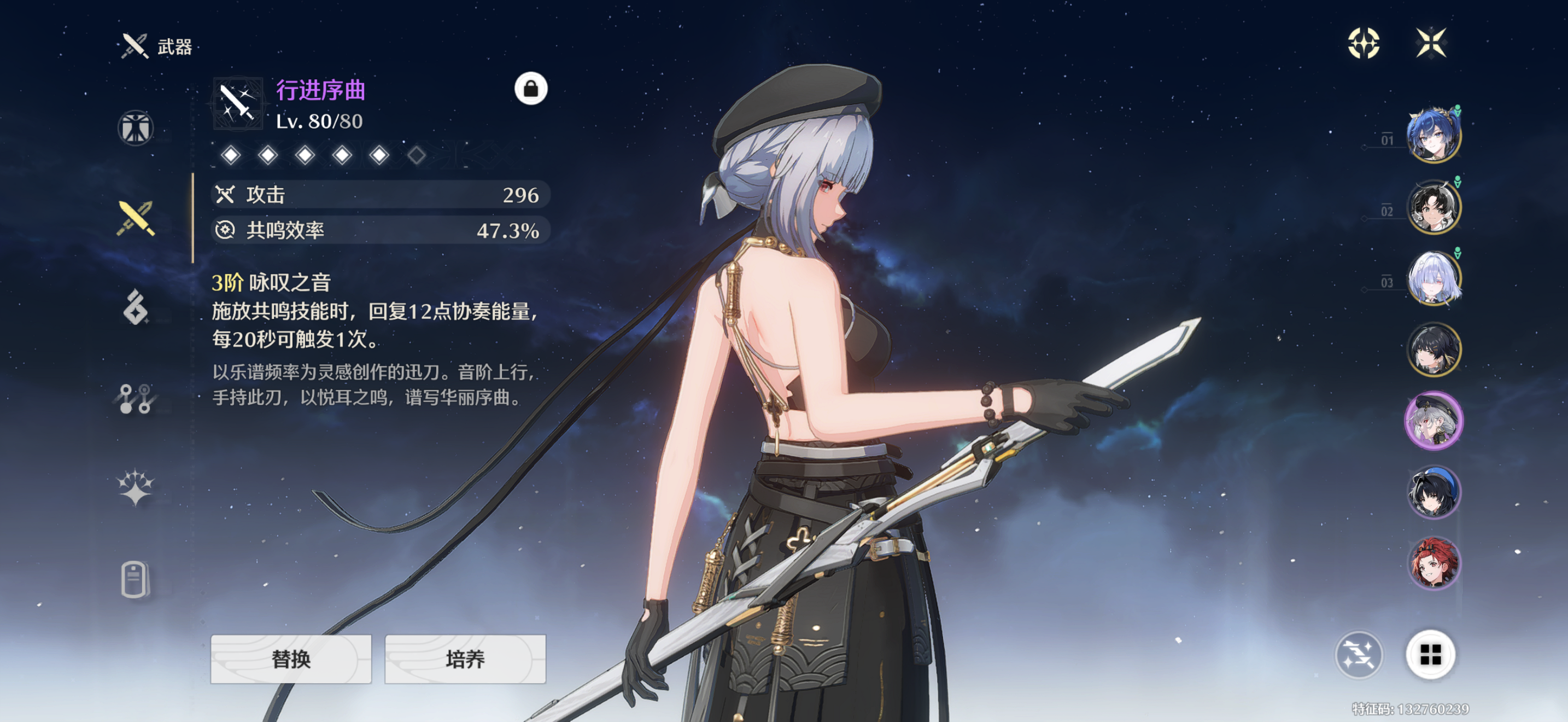Open the echoes tab icon
The image size is (1568, 722).
(135, 307)
